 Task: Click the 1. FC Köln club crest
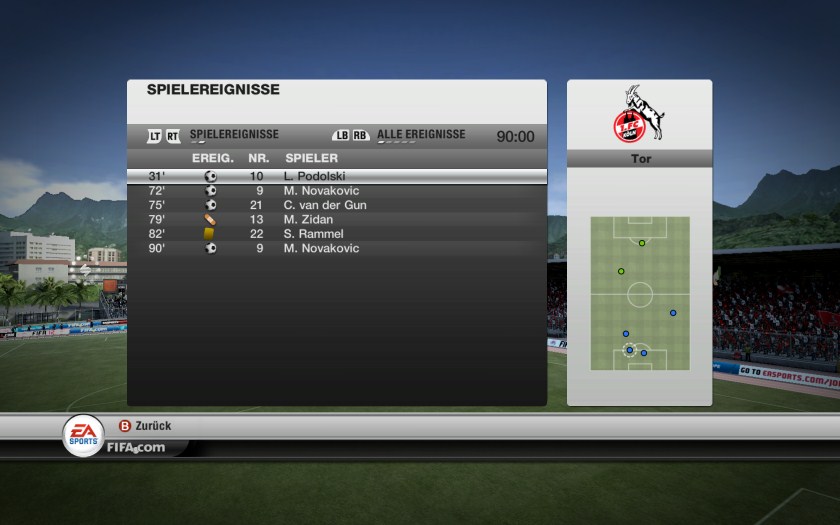point(640,116)
